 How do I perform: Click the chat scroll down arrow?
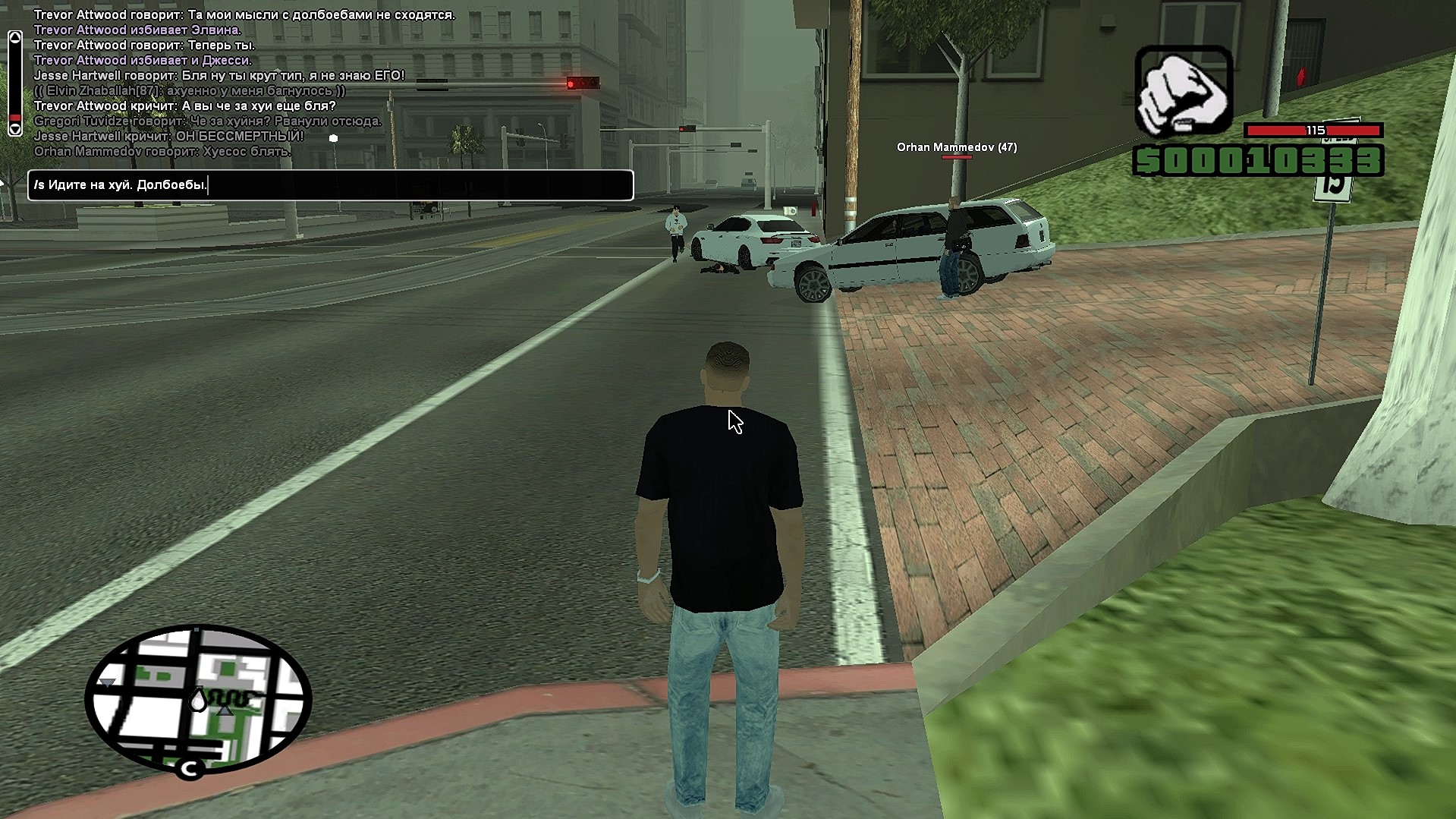point(14,130)
